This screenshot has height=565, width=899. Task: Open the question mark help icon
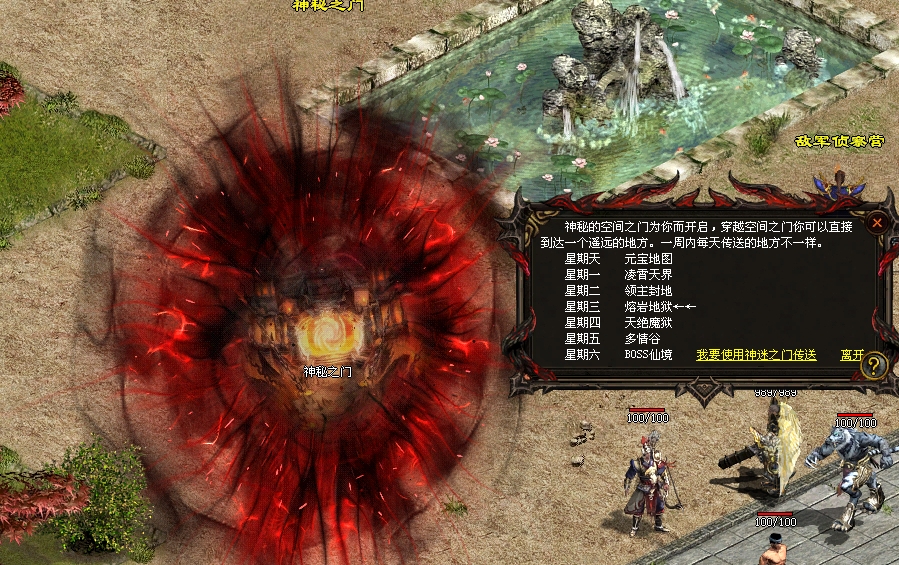pyautogui.click(x=874, y=366)
